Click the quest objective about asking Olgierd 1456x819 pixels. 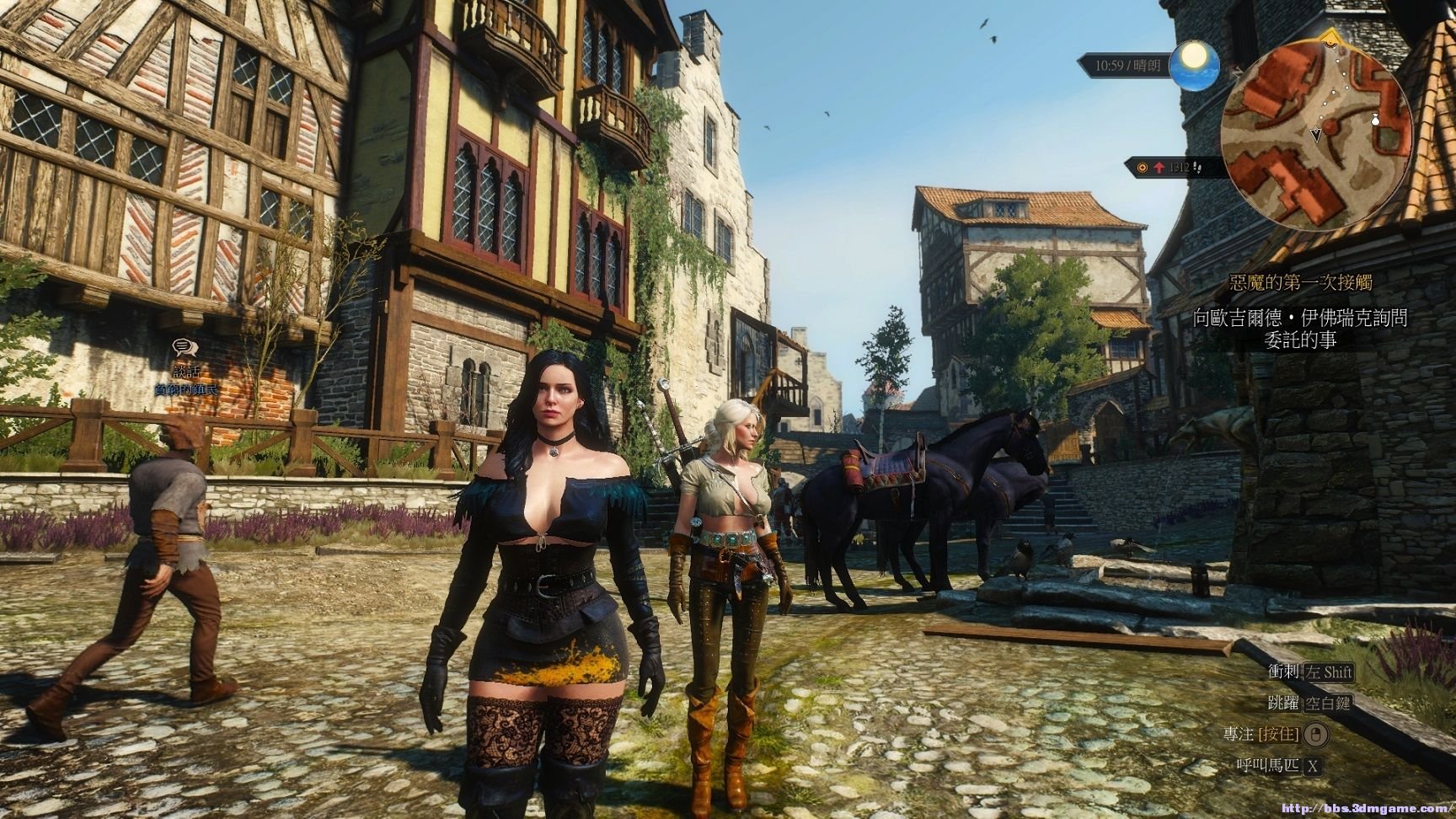point(1299,329)
